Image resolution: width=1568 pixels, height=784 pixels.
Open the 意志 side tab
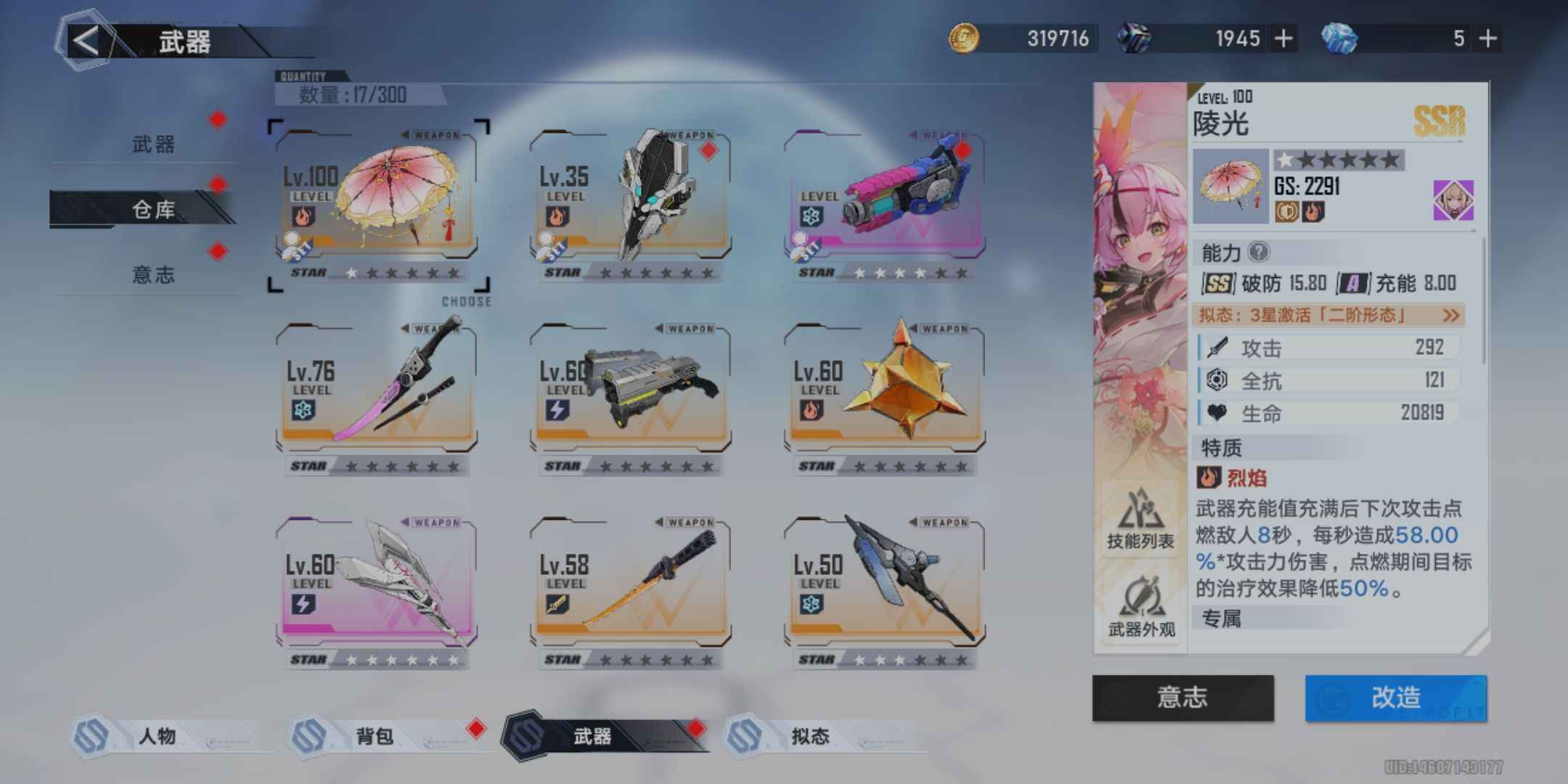[x=153, y=274]
